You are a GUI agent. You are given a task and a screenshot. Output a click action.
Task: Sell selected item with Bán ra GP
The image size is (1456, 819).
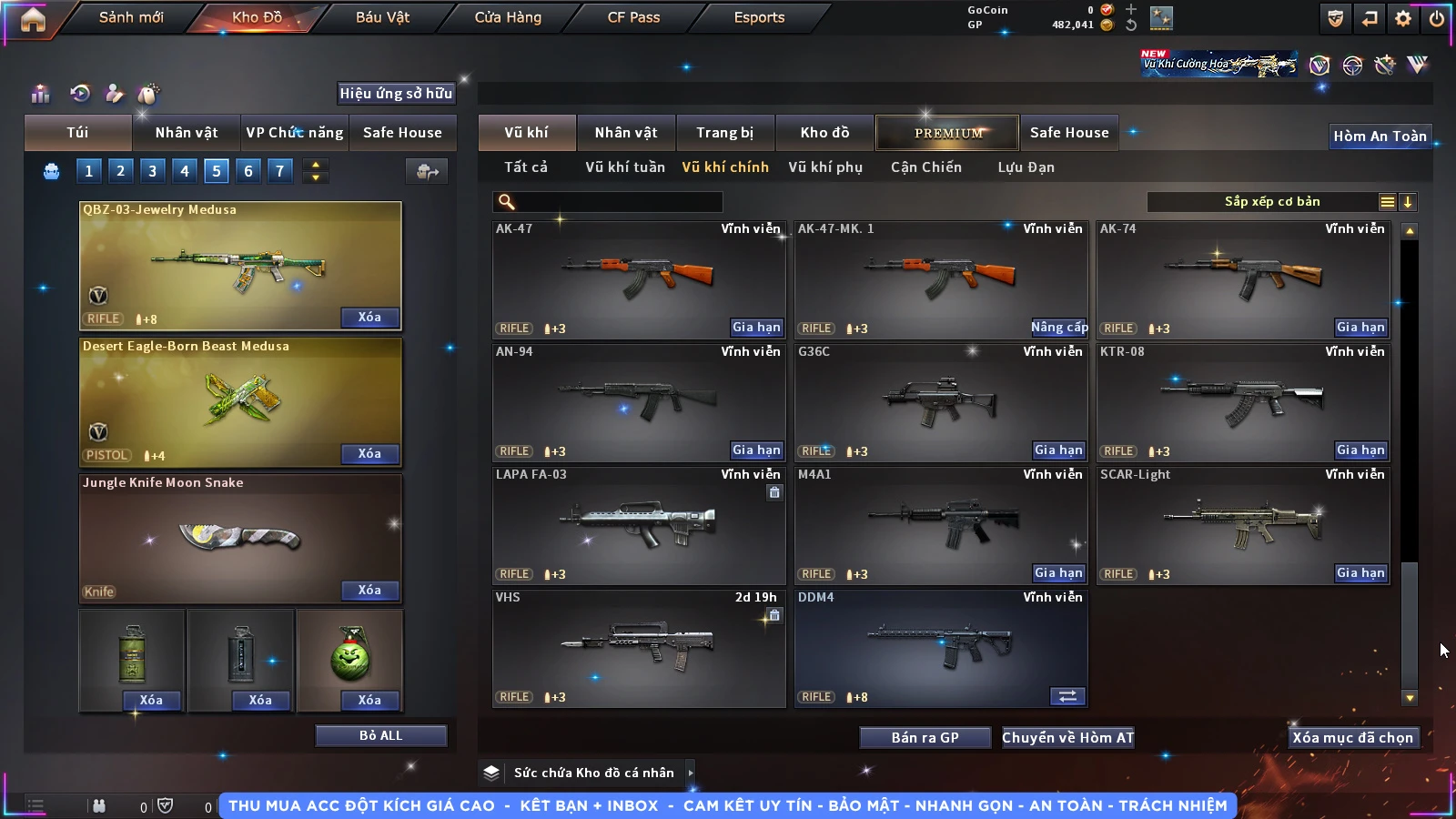(925, 737)
